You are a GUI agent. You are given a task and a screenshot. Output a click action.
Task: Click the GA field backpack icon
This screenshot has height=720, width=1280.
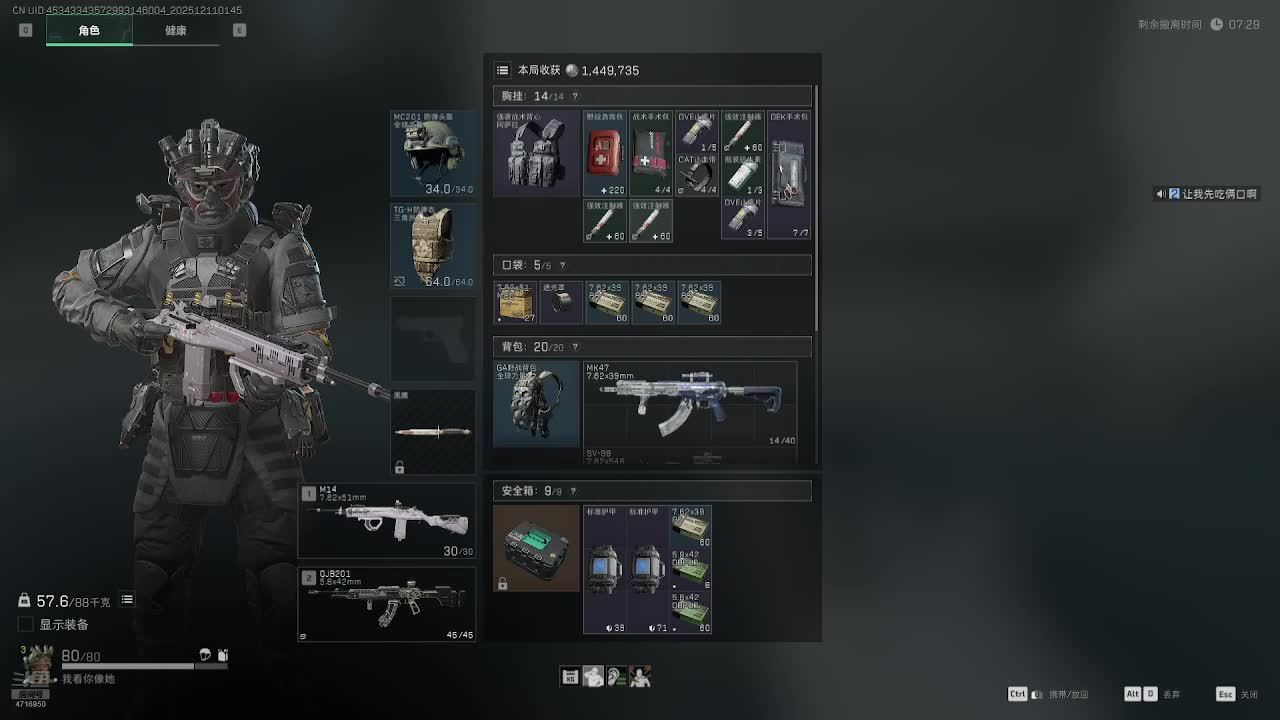536,404
